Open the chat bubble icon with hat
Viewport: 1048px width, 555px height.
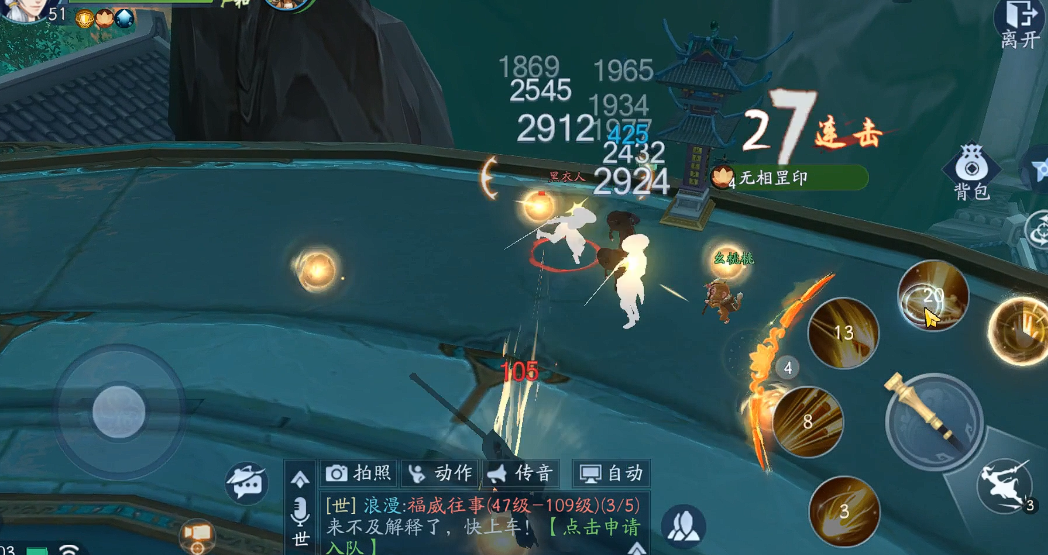point(246,483)
